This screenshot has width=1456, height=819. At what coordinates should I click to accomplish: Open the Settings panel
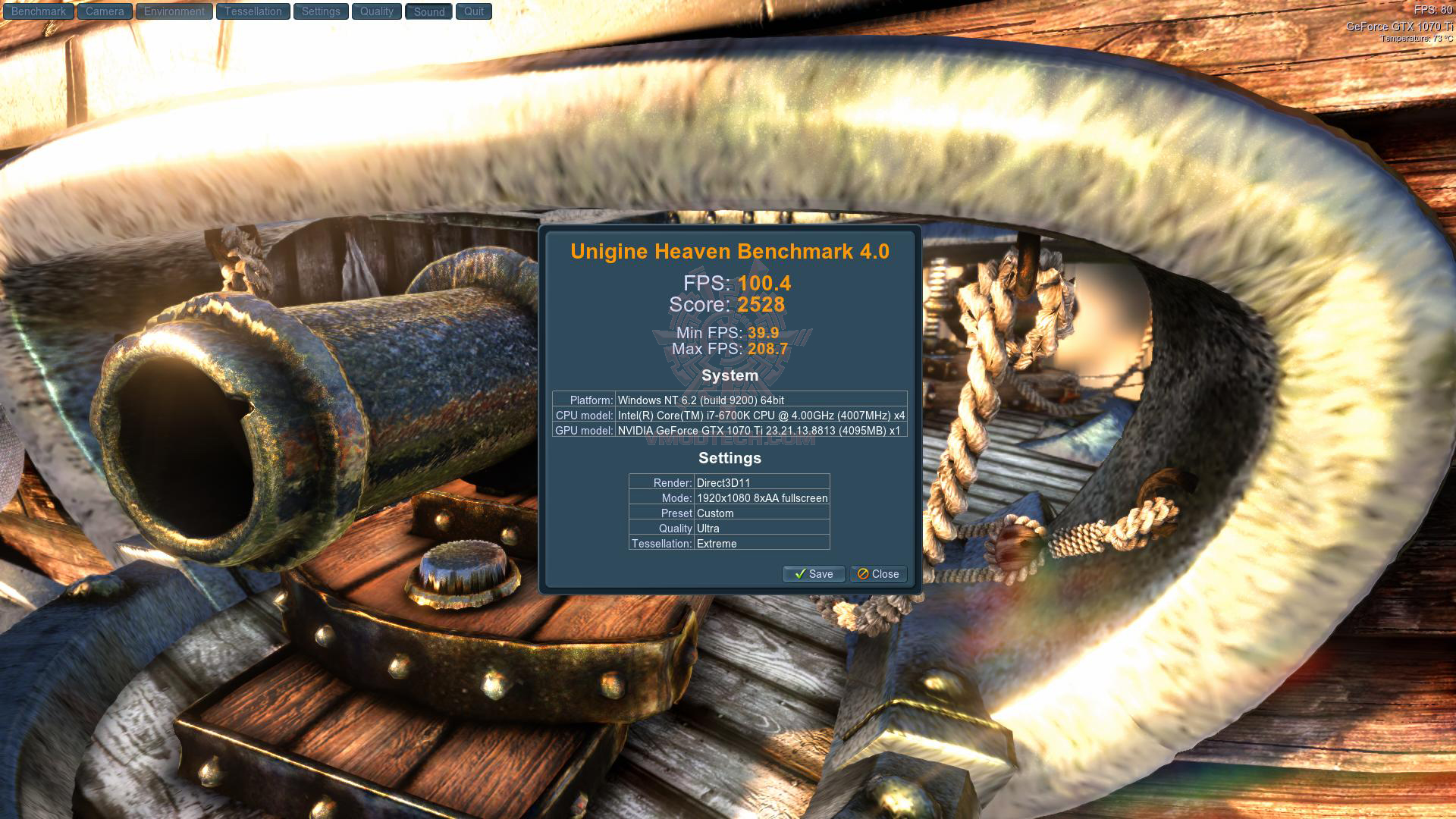point(321,11)
